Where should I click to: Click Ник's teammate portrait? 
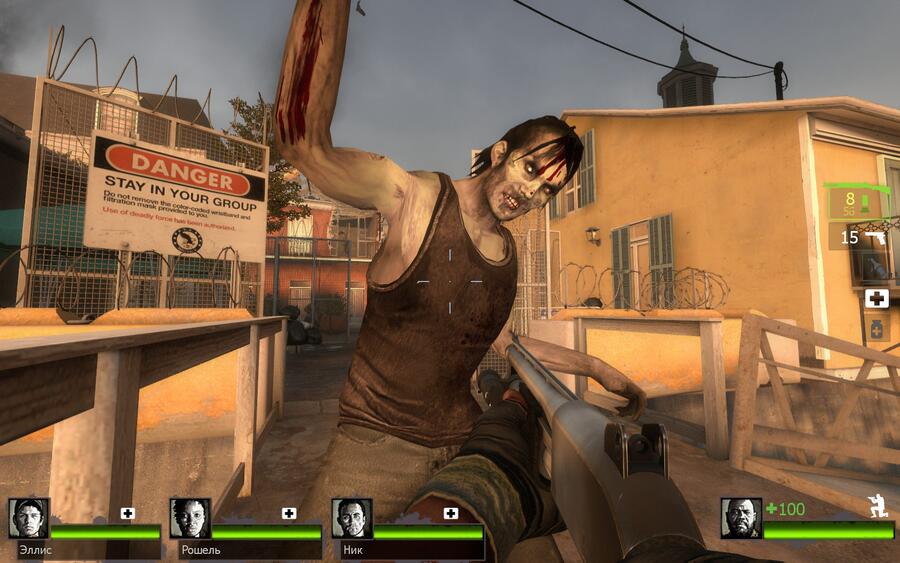click(352, 518)
